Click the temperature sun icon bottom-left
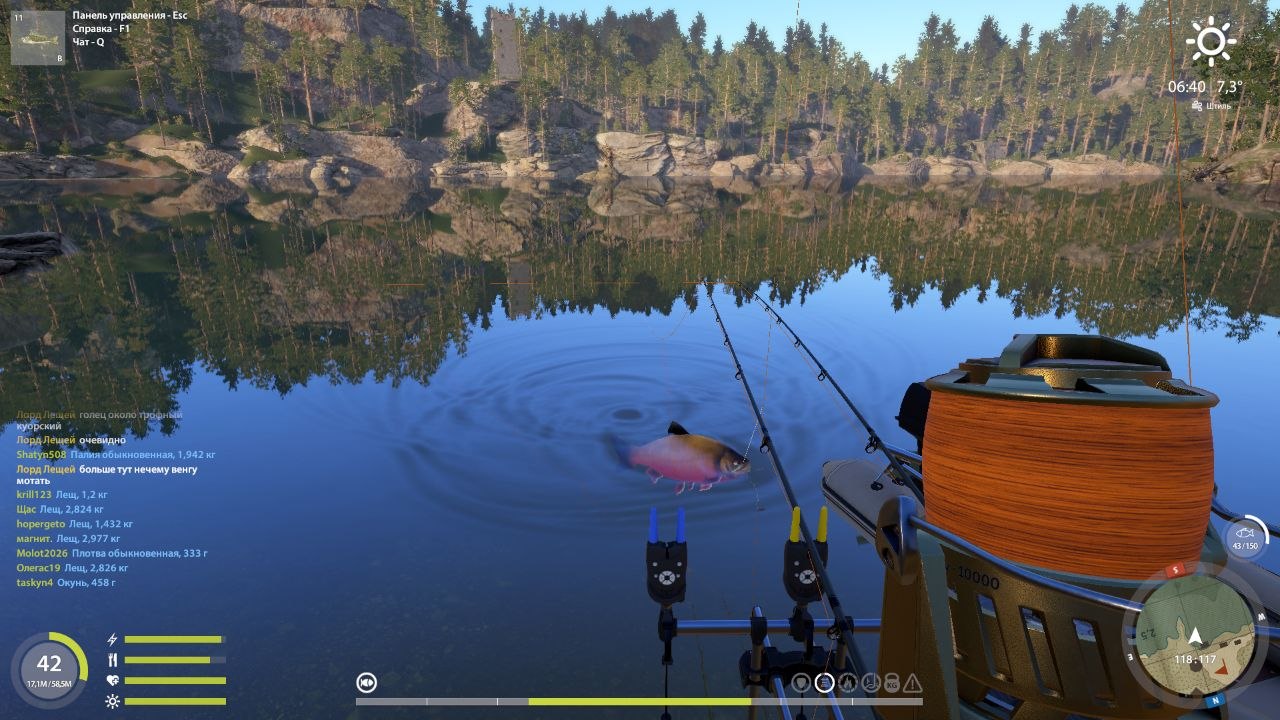The image size is (1280, 720). (x=112, y=701)
